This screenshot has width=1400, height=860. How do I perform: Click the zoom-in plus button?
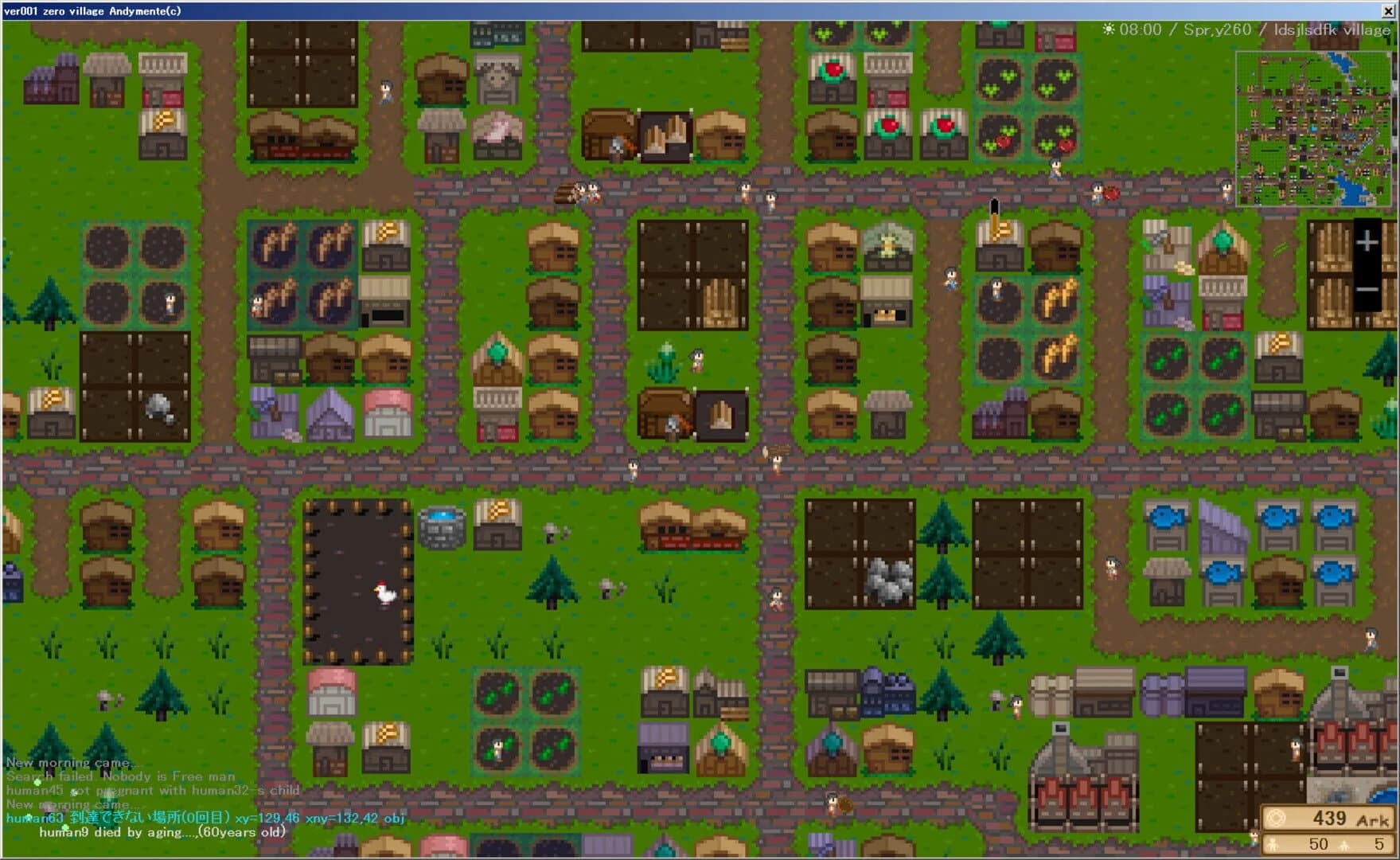coord(1367,241)
